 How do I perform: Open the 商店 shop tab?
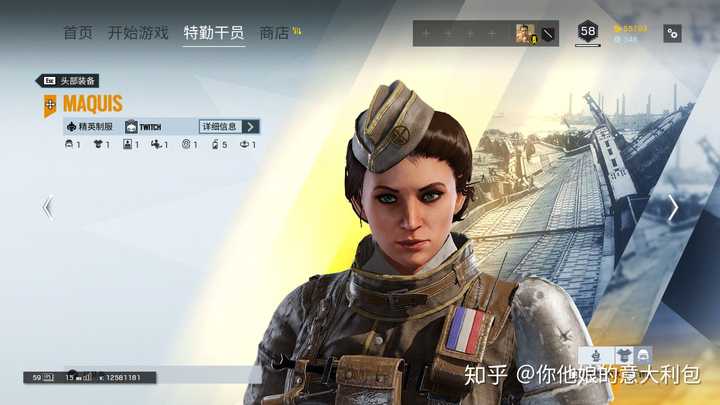[x=274, y=33]
